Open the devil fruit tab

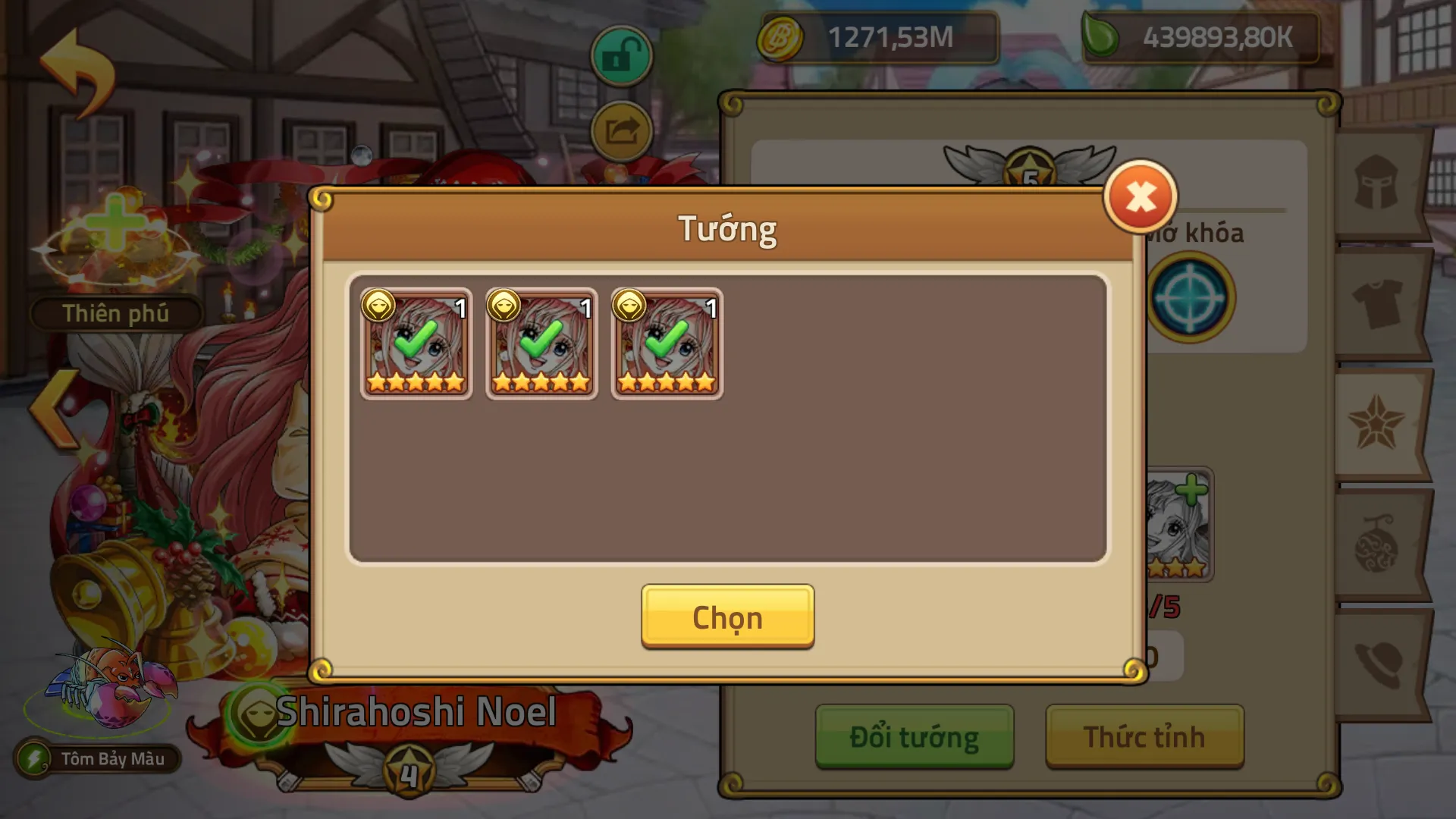pyautogui.click(x=1376, y=545)
